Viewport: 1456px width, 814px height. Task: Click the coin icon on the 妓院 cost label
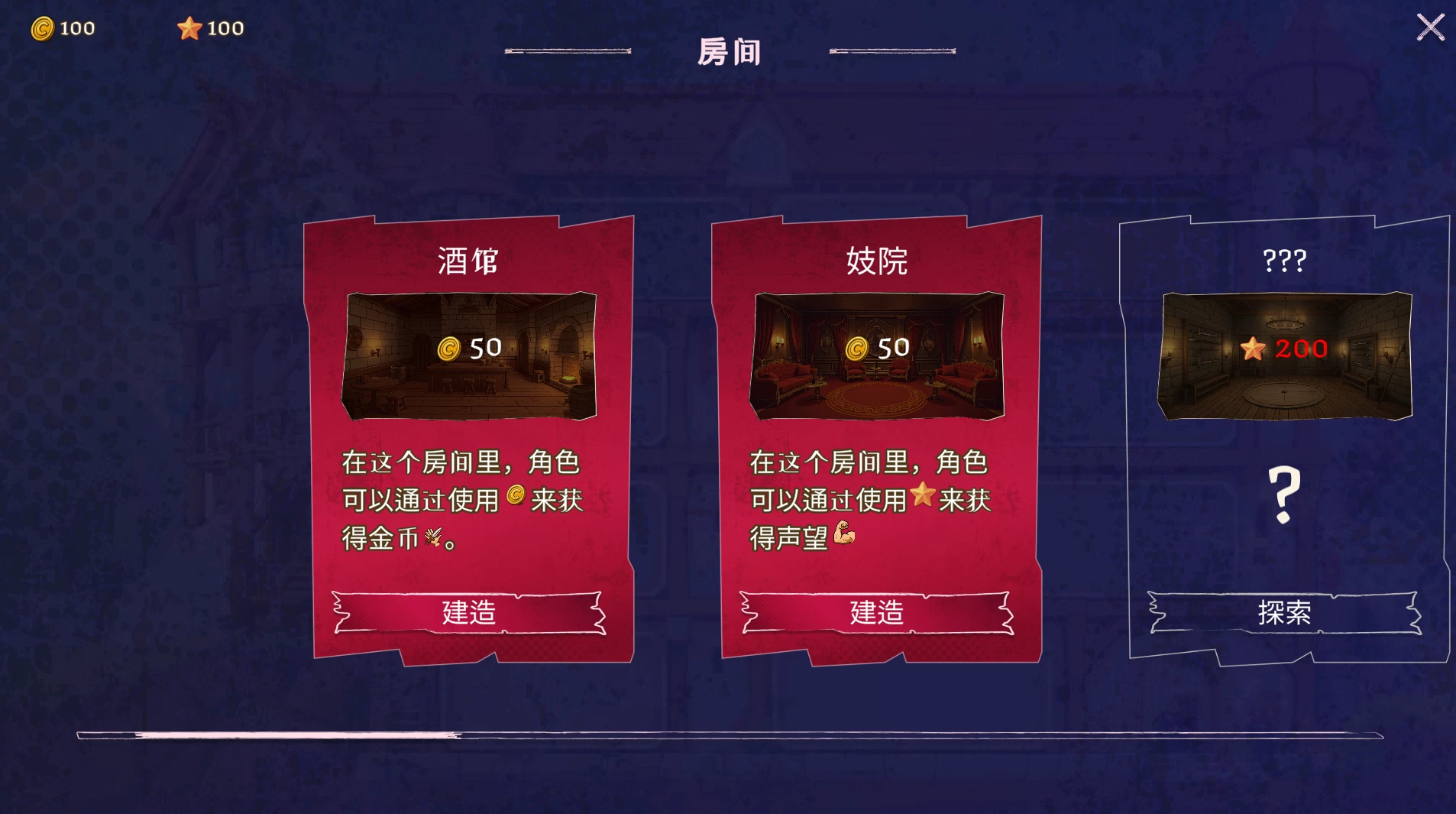pos(857,349)
